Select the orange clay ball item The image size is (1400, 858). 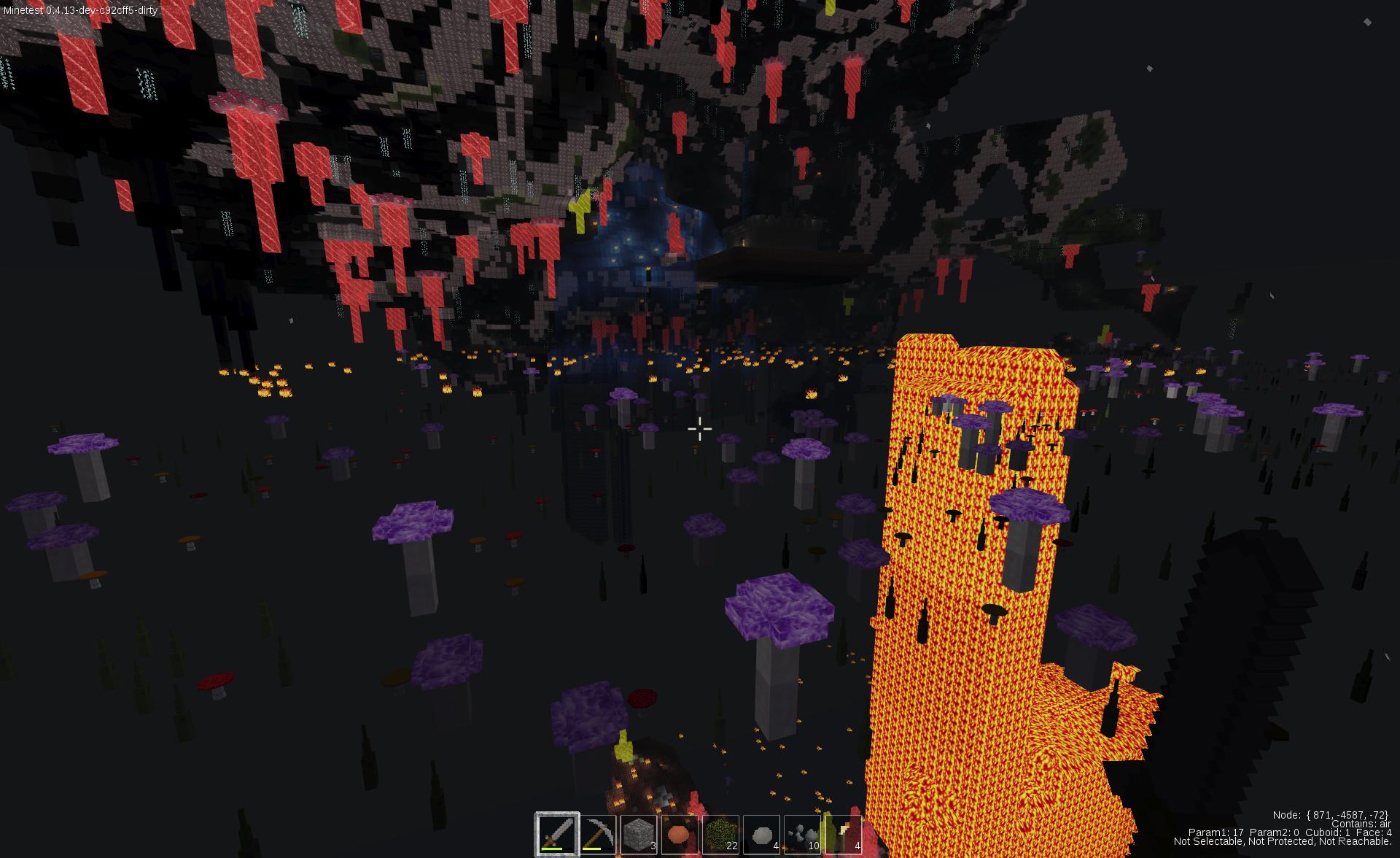pyautogui.click(x=680, y=833)
